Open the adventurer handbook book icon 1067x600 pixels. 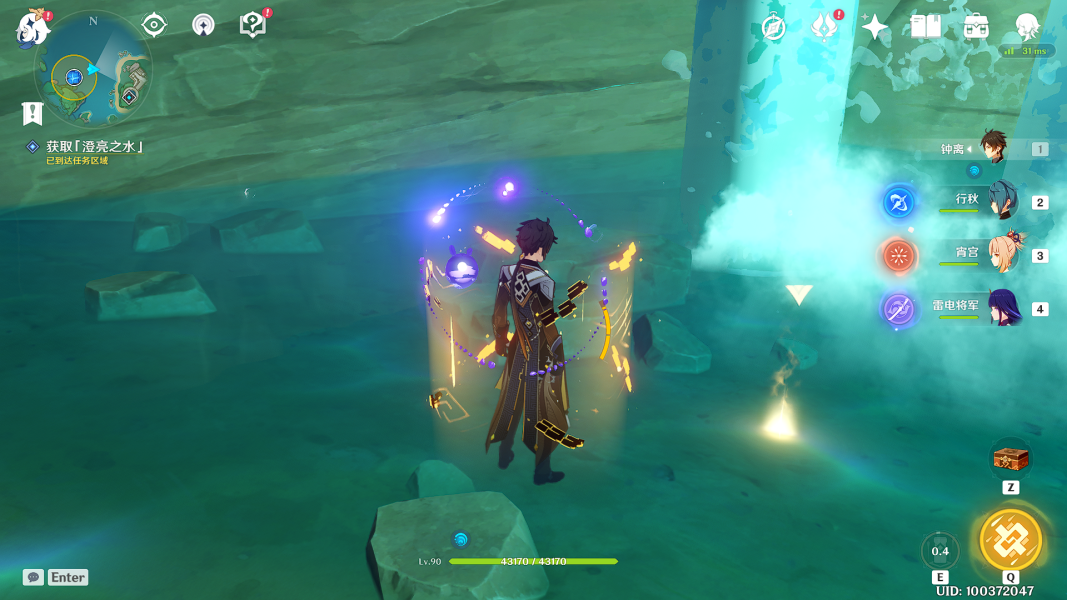[x=925, y=27]
